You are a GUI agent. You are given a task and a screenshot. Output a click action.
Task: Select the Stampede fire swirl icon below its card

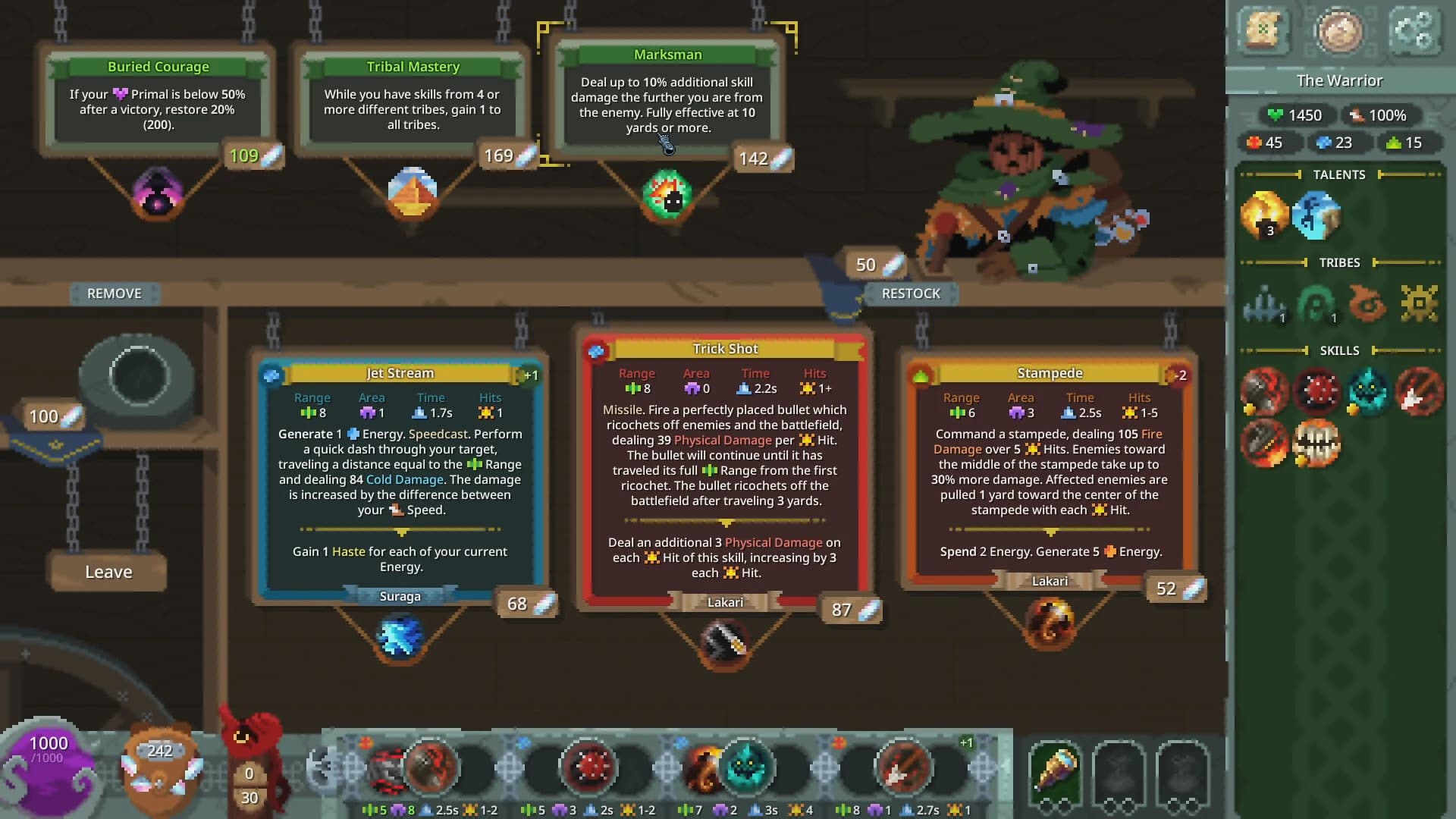tap(1050, 622)
